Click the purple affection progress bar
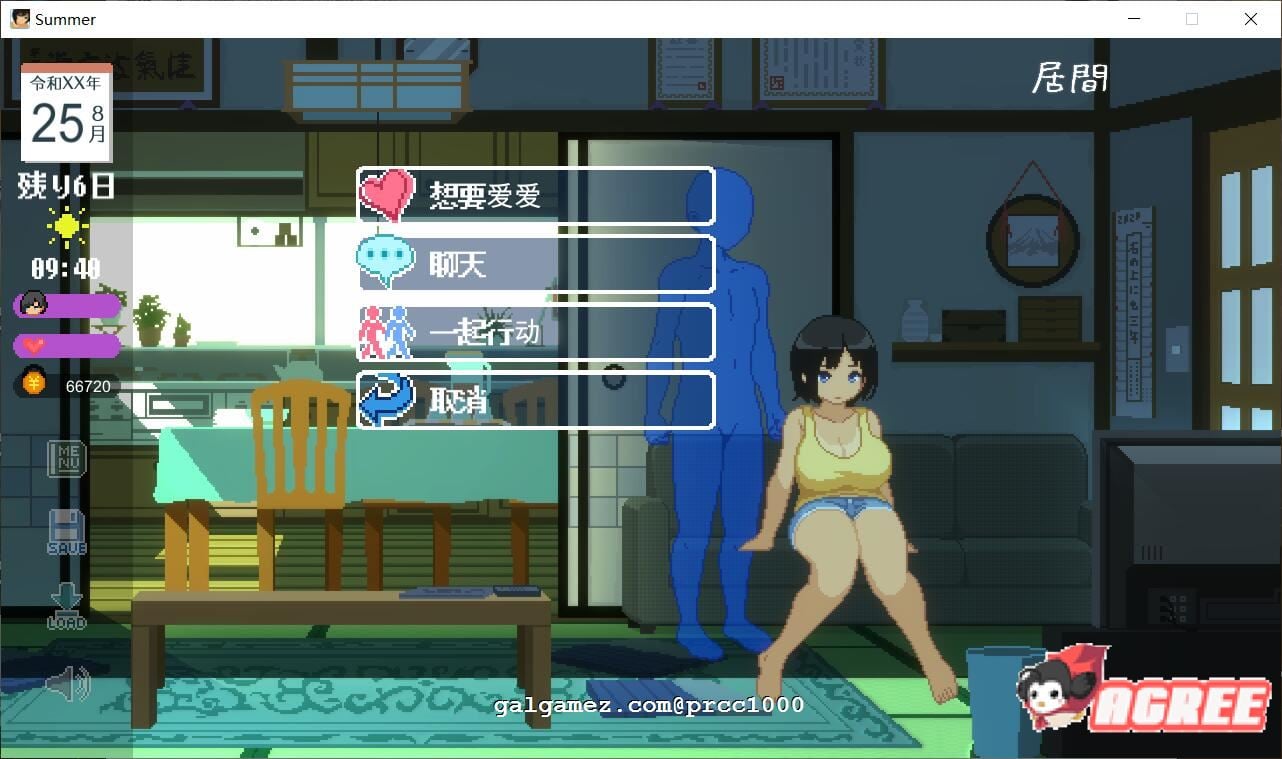1282x759 pixels. [x=75, y=306]
